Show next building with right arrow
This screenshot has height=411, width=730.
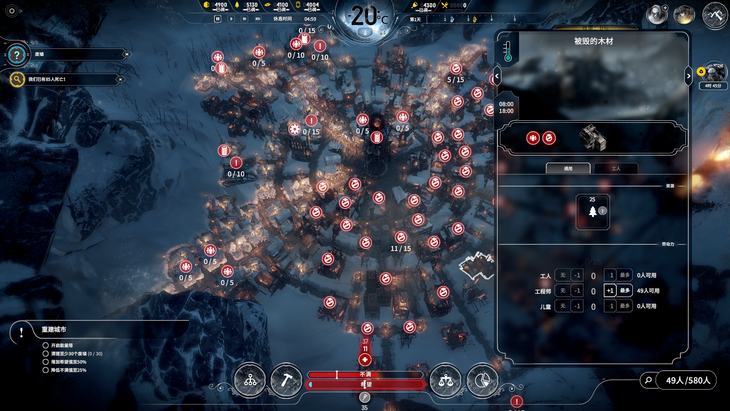coord(688,76)
